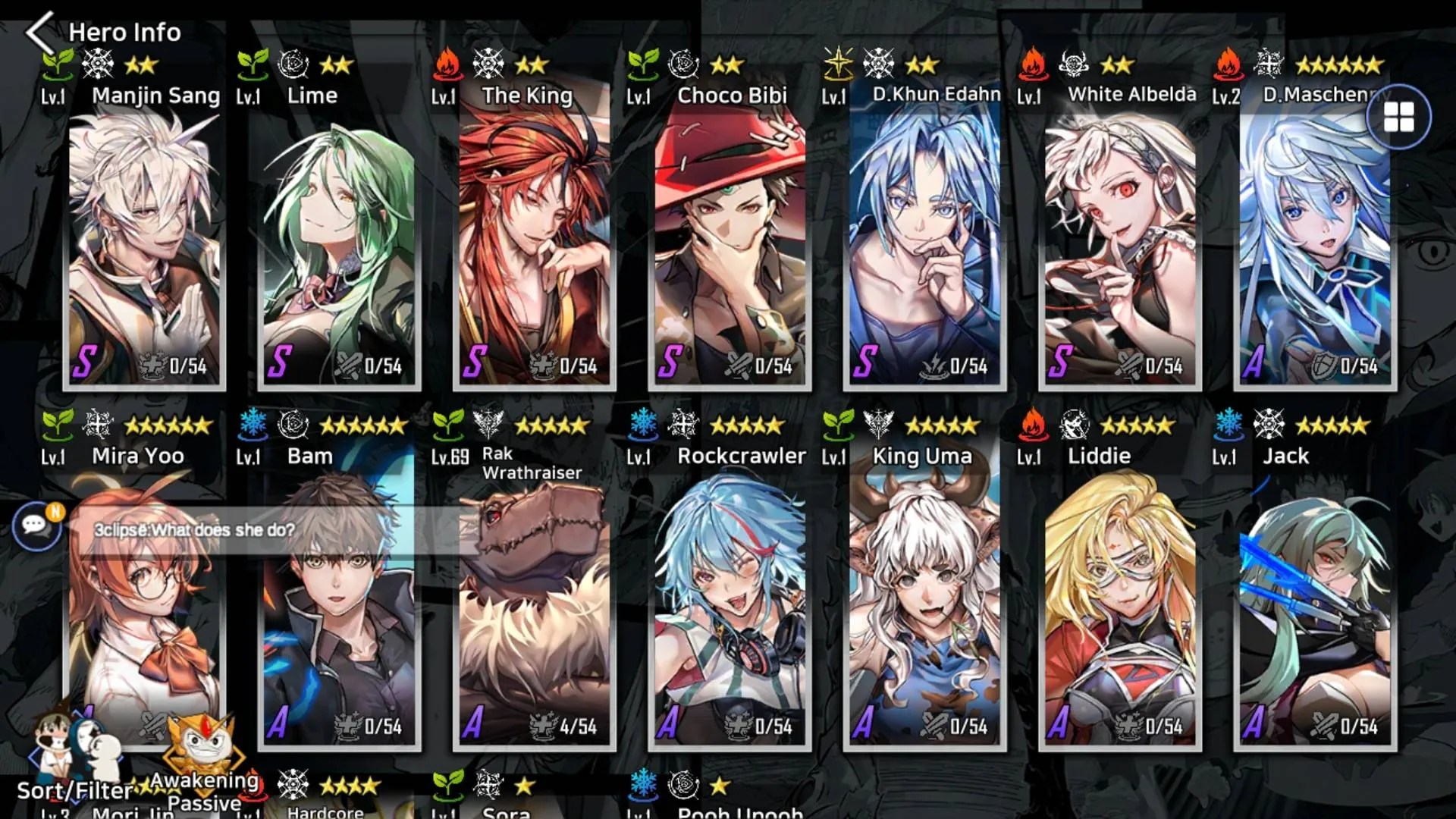The image size is (1456, 819).
Task: Choose the Rockcrawler hero card
Action: tap(730, 607)
